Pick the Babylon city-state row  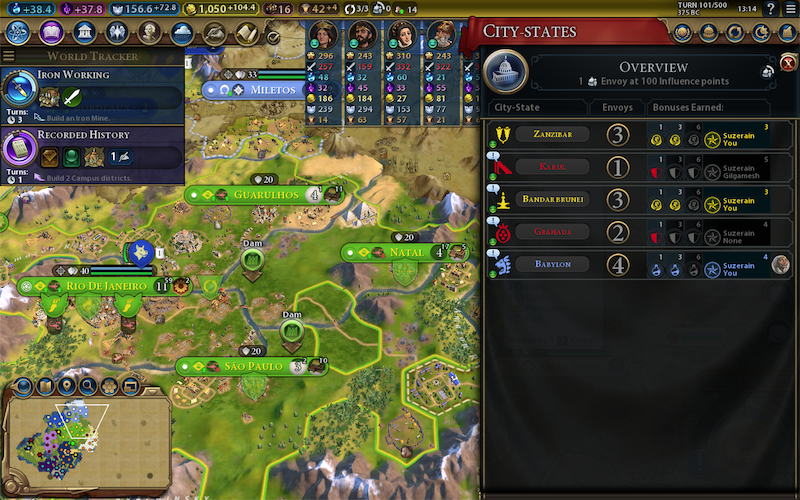[640, 265]
